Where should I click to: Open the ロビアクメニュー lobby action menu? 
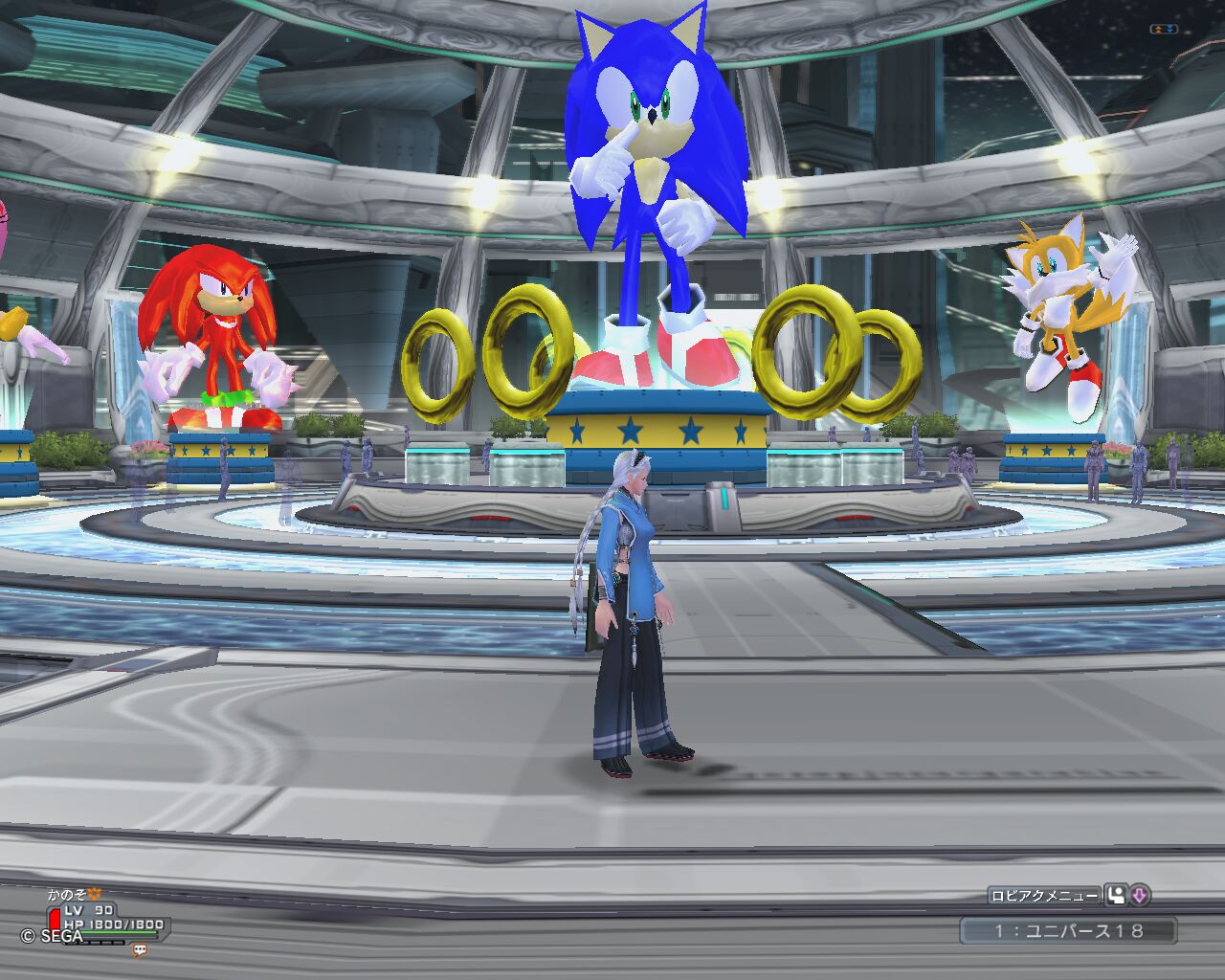pyautogui.click(x=1044, y=896)
